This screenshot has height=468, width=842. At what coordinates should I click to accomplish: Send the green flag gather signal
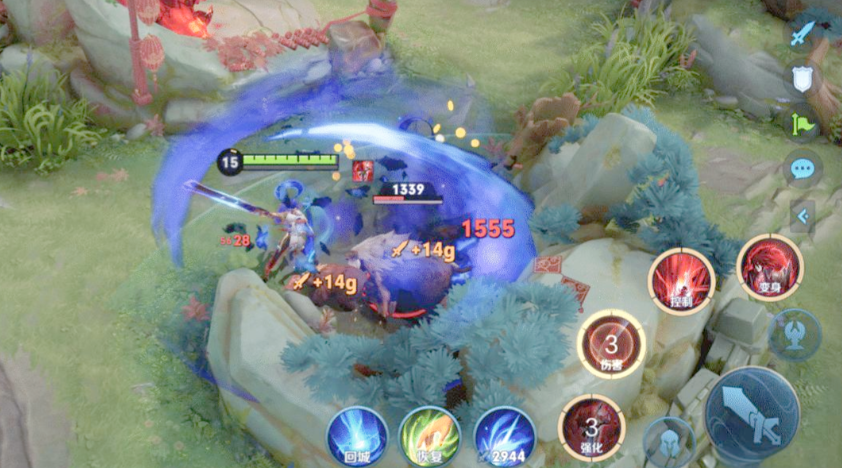click(x=802, y=123)
